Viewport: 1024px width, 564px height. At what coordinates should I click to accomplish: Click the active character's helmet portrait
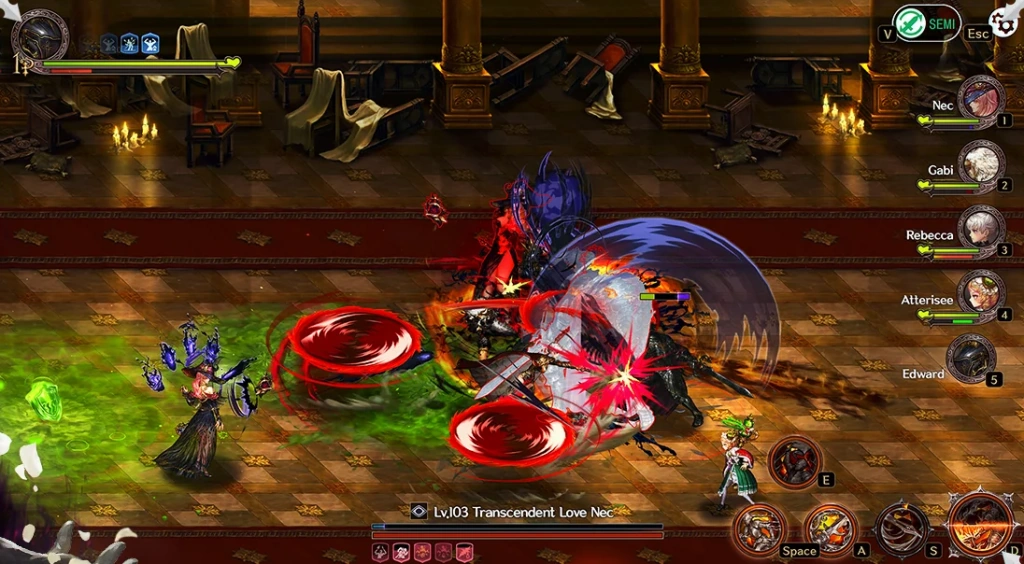pos(40,38)
